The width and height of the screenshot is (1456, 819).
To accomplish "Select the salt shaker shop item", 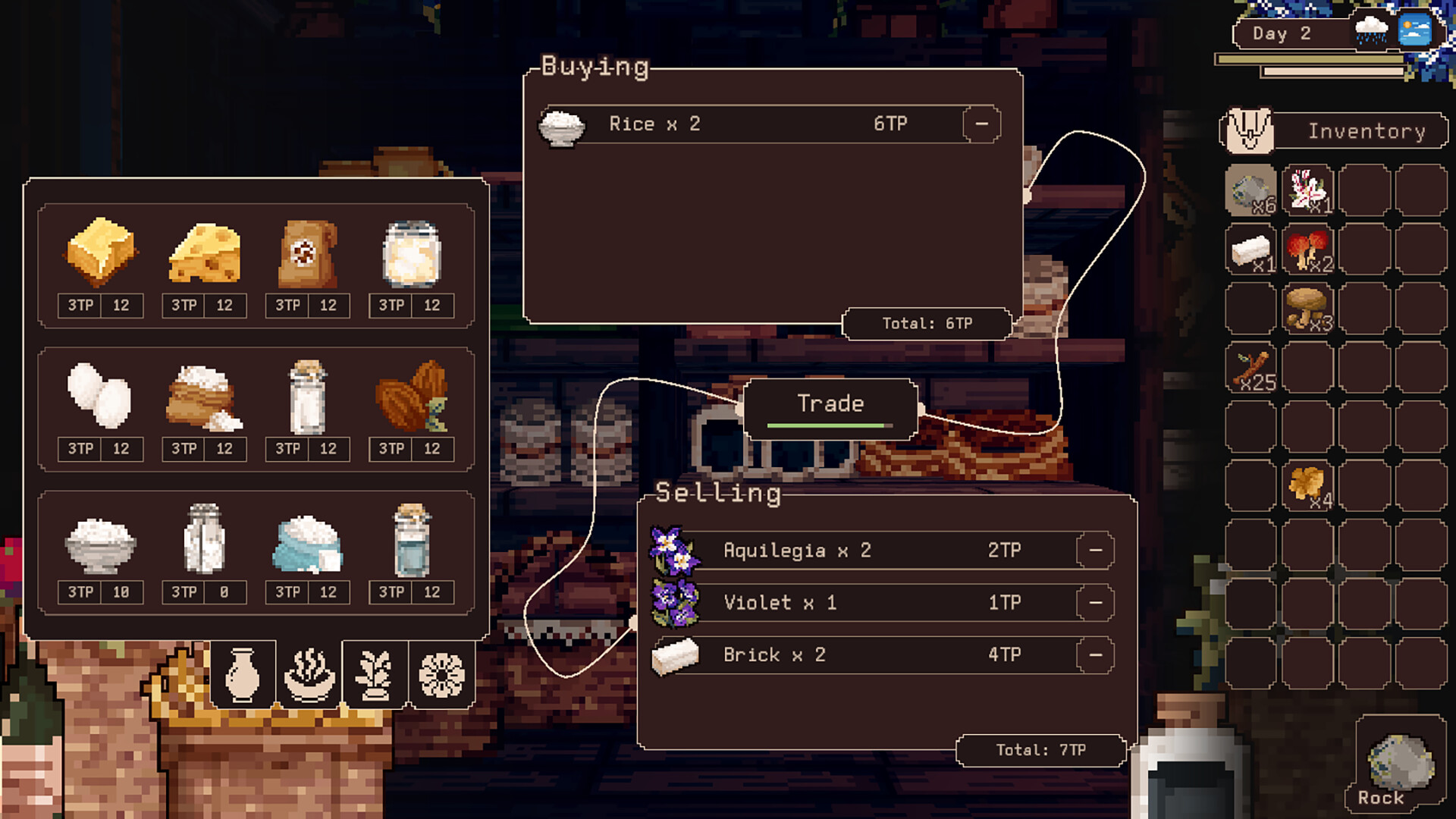I will point(204,540).
